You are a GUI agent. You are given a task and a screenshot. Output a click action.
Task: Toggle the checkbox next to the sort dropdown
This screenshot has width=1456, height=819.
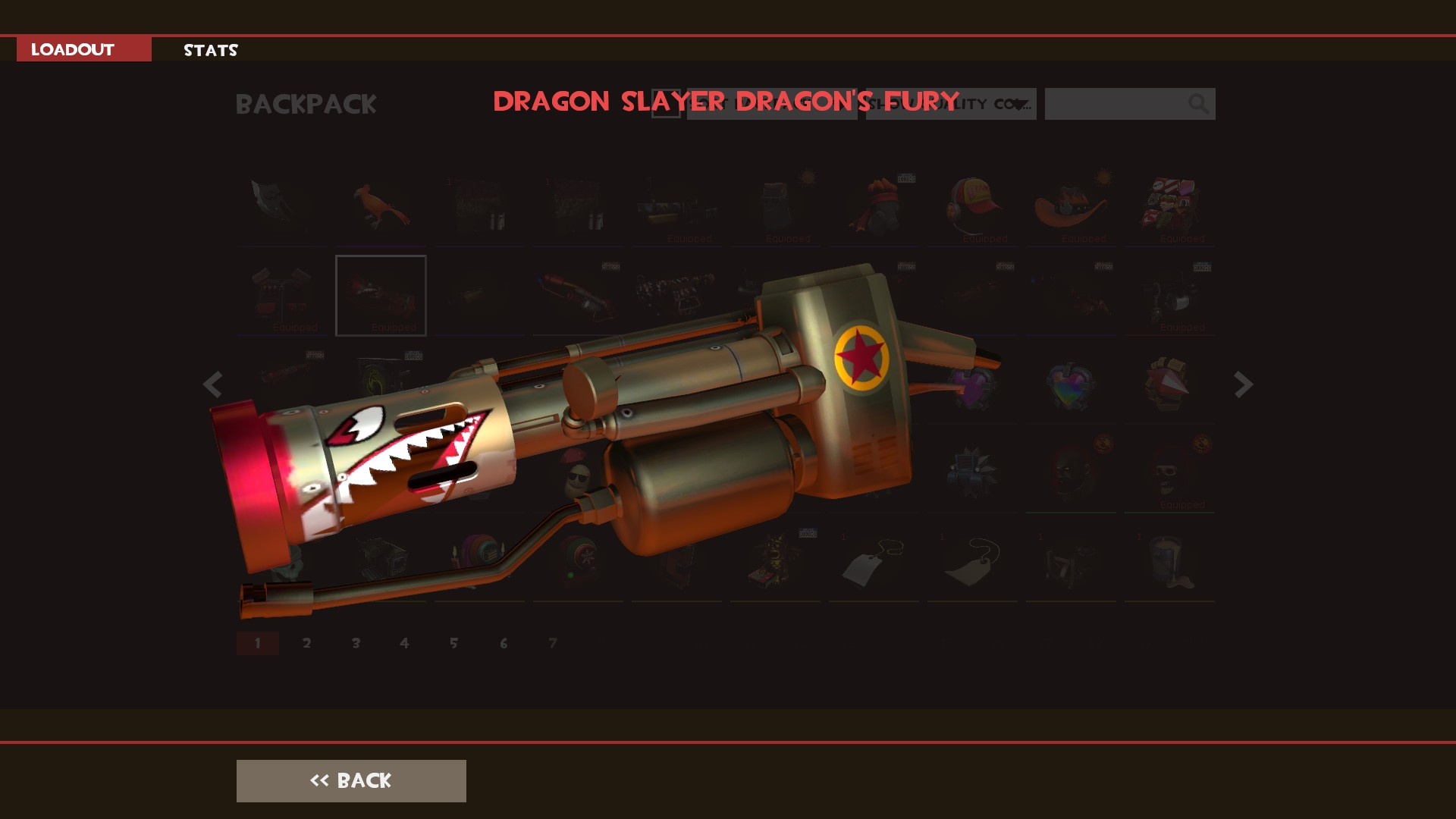tap(666, 104)
